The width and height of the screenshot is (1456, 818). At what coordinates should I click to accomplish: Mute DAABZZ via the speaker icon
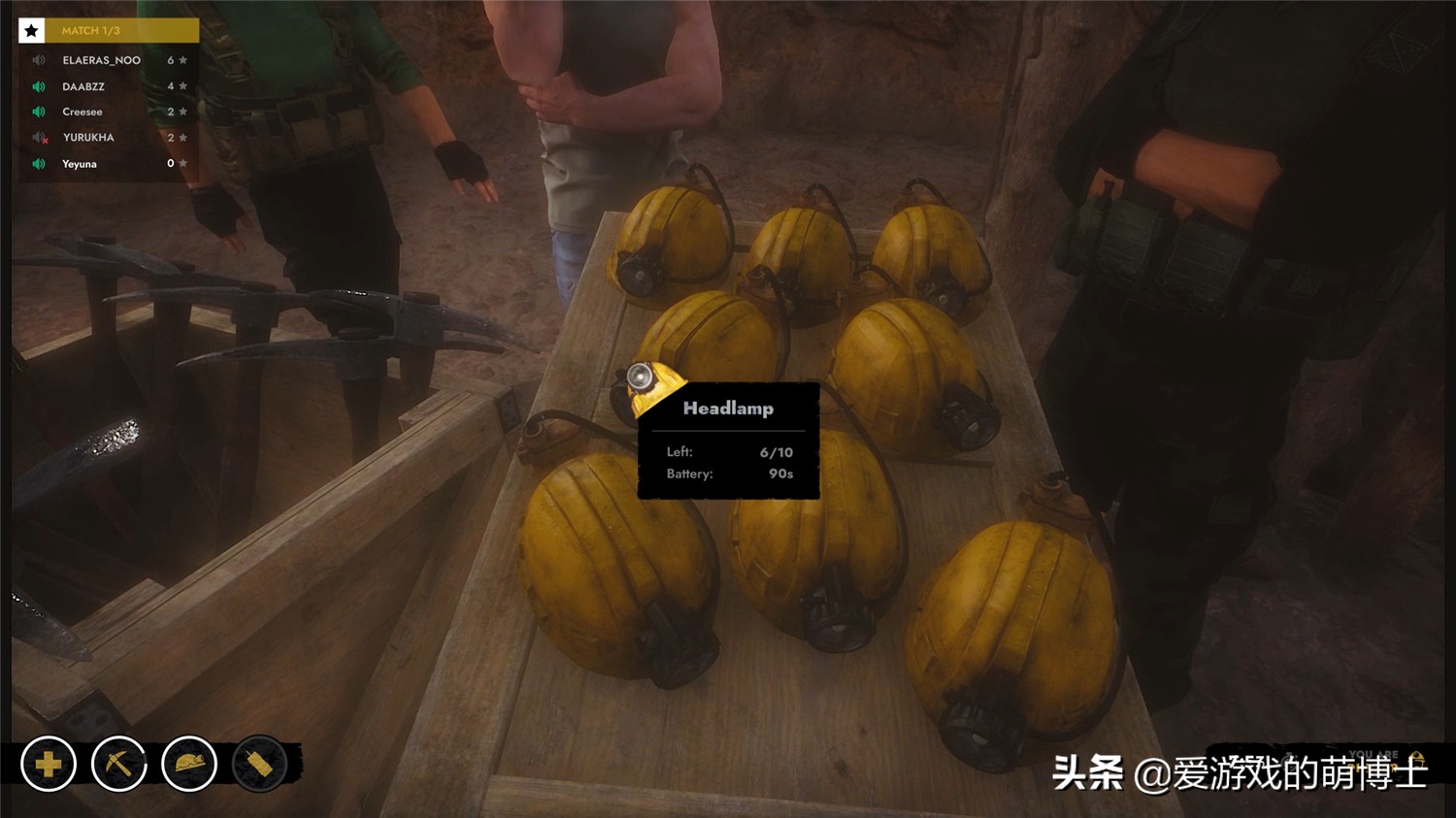[x=39, y=86]
